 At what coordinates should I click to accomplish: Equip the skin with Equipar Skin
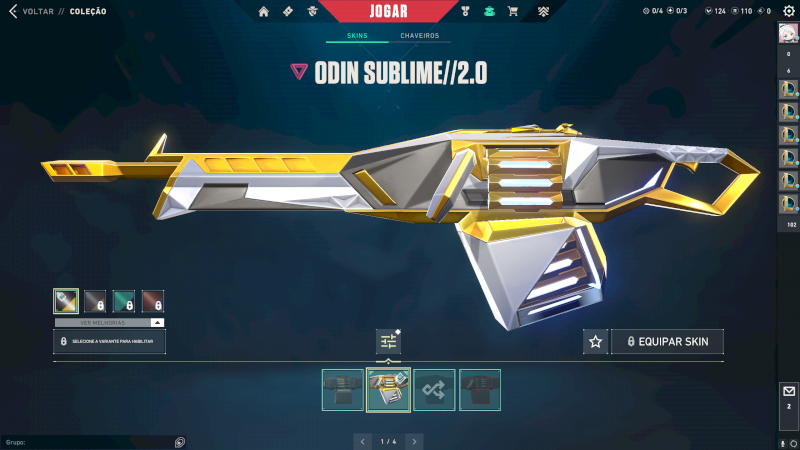point(667,342)
